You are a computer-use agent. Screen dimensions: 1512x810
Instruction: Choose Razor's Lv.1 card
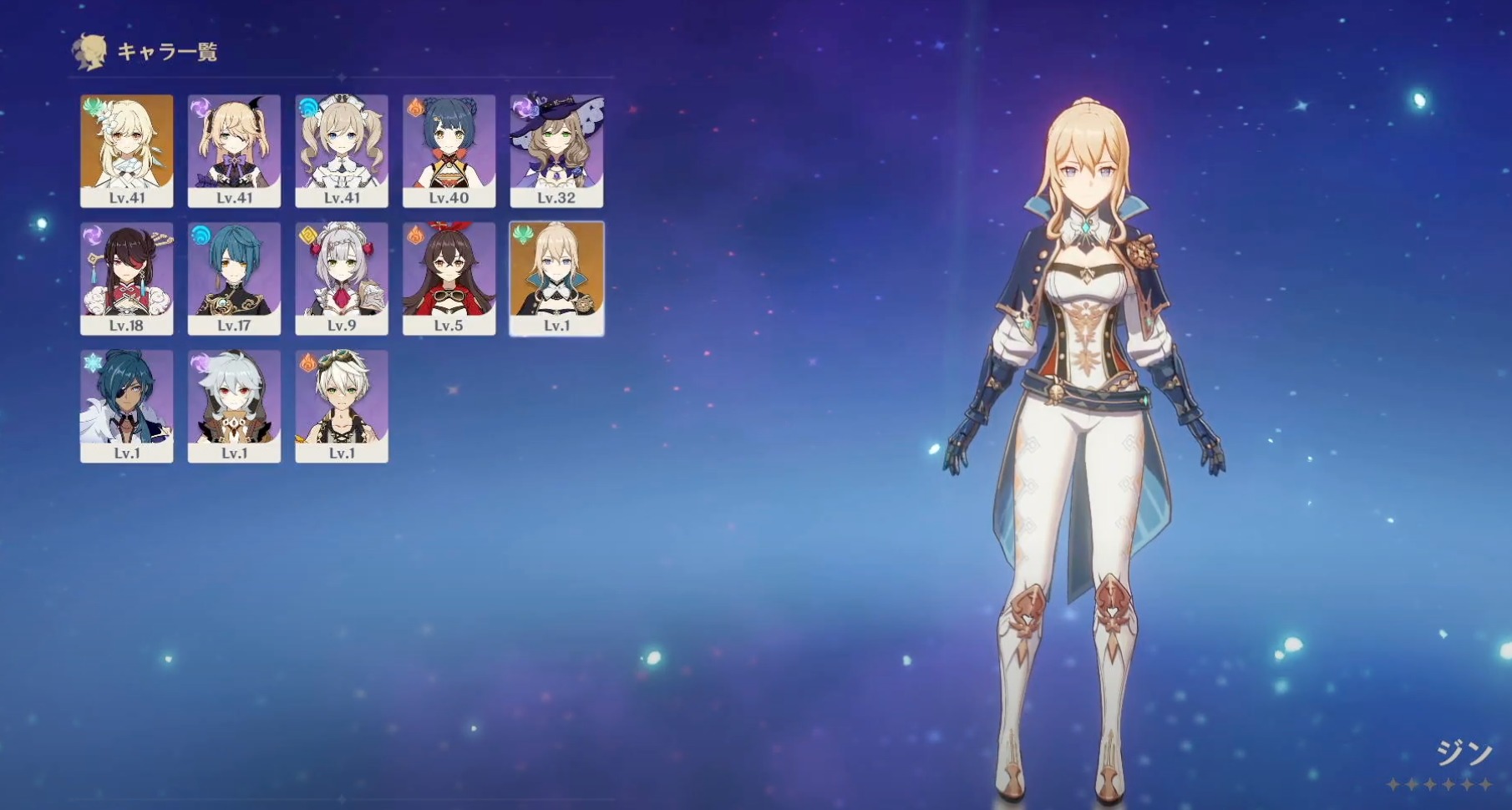coord(234,406)
